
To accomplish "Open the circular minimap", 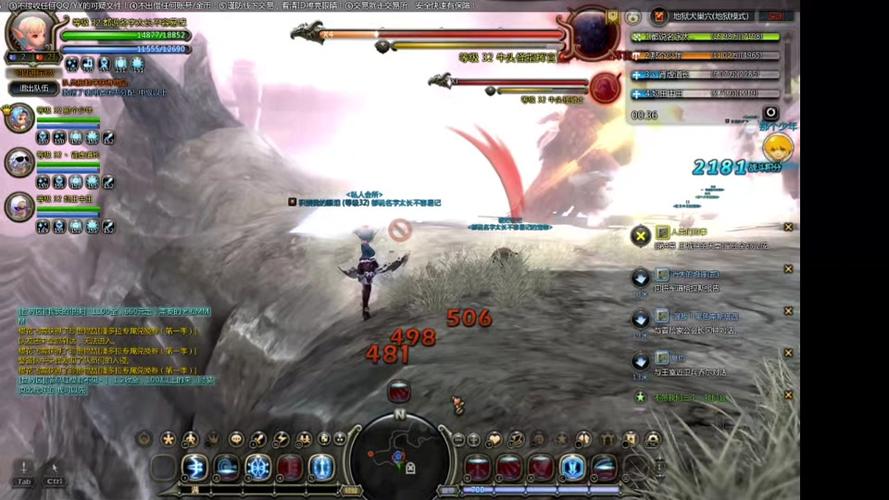I will click(399, 455).
